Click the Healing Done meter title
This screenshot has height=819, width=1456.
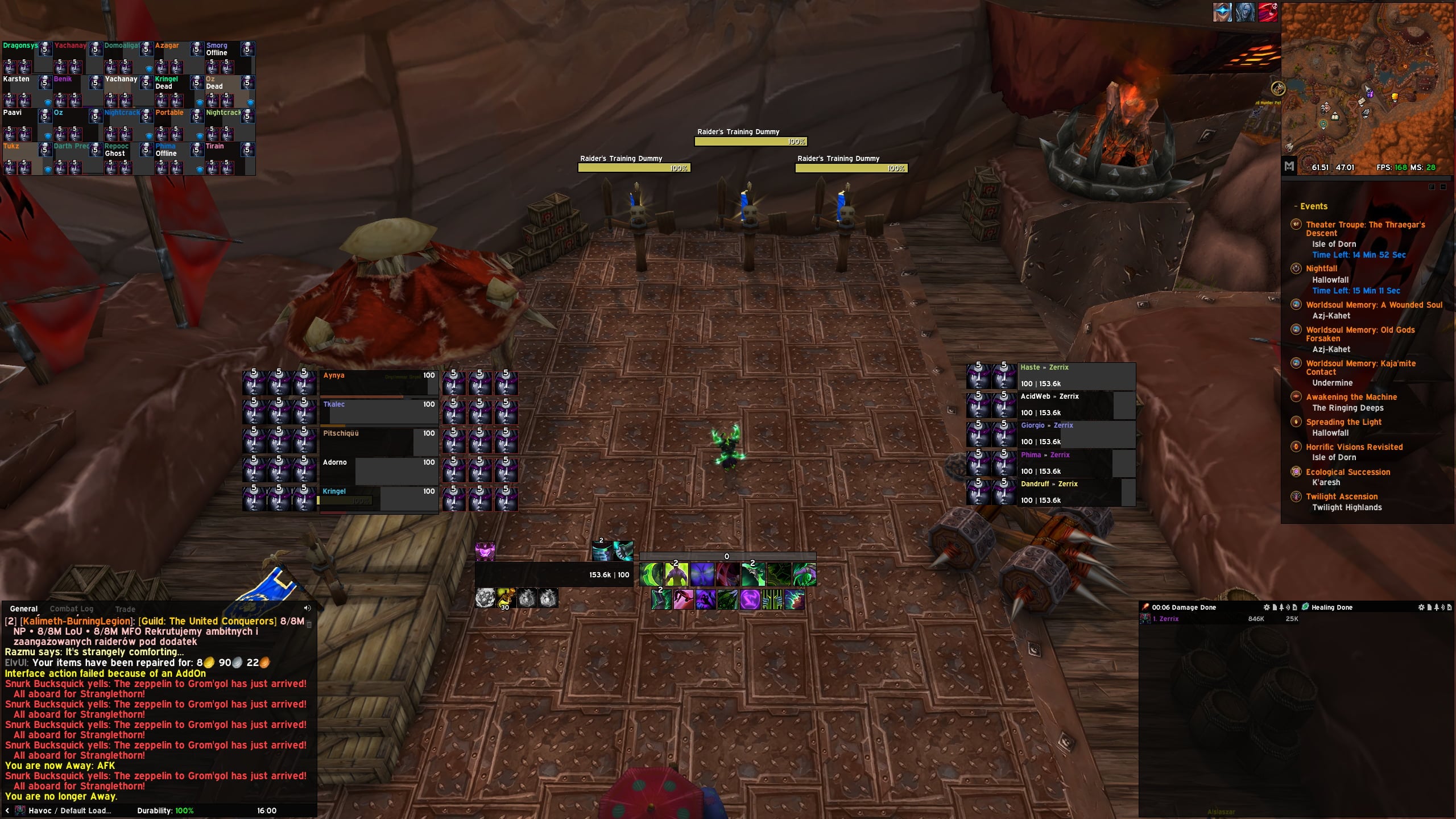click(1331, 607)
